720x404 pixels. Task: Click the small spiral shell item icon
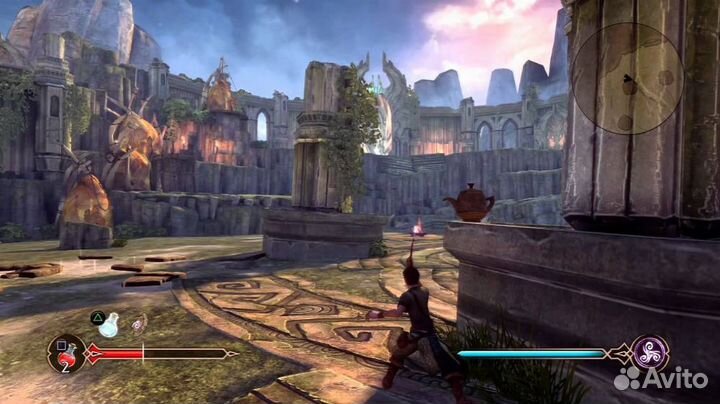139,322
